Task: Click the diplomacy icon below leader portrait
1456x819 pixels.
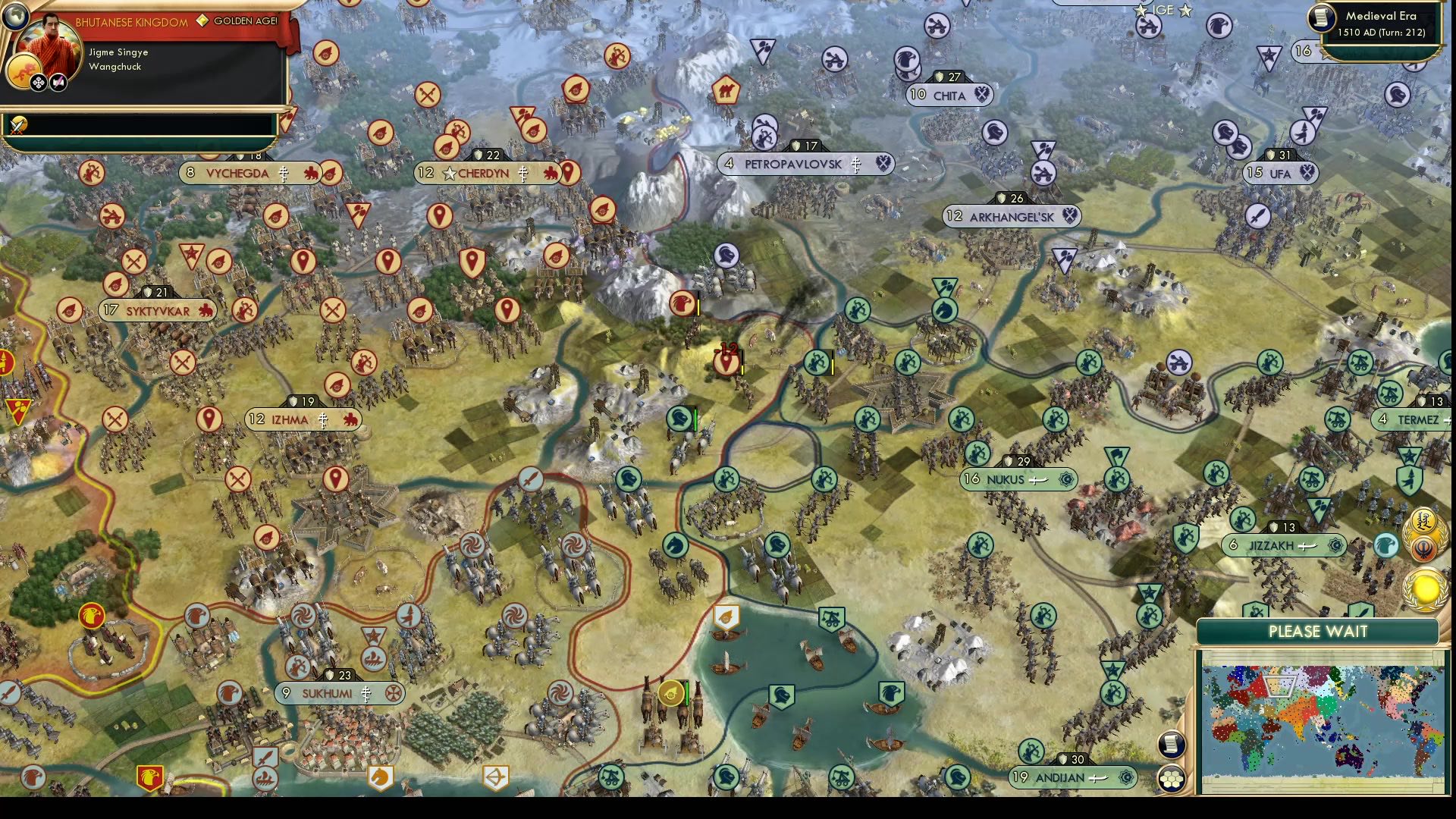Action: tap(38, 80)
